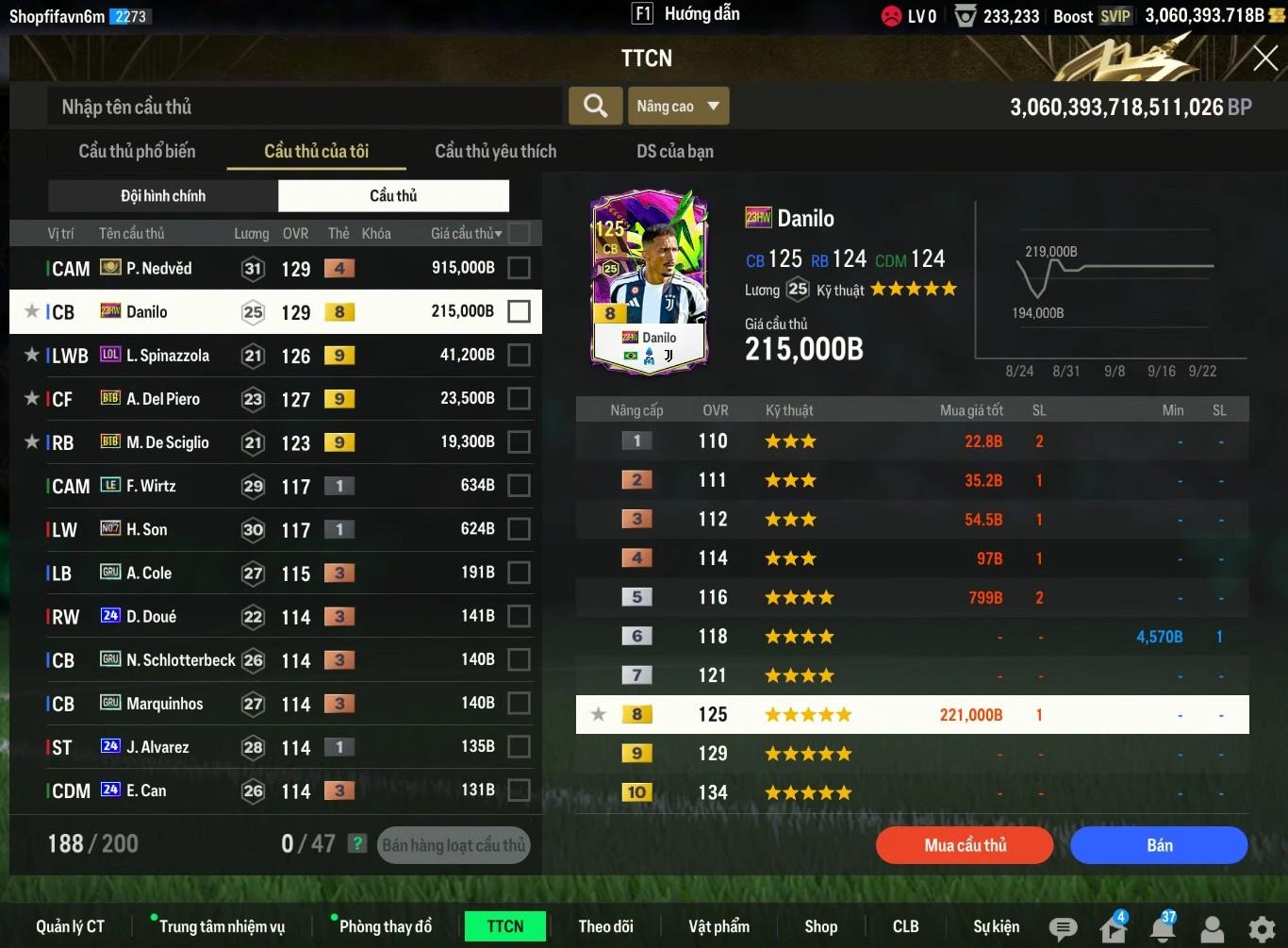The height and width of the screenshot is (948, 1288).
Task: Tick the checkbox for L. Spinazzola
Action: point(519,356)
